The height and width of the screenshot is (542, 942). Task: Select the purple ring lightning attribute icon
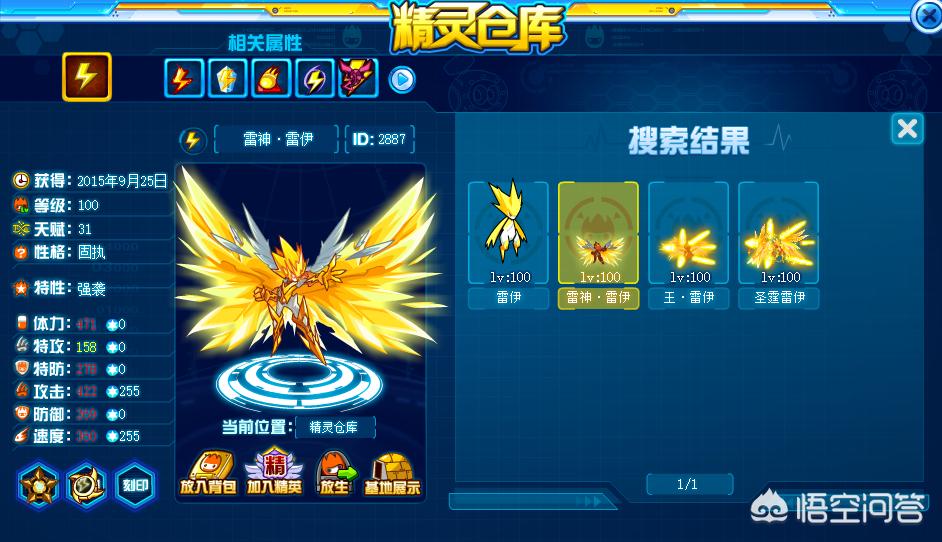click(314, 79)
